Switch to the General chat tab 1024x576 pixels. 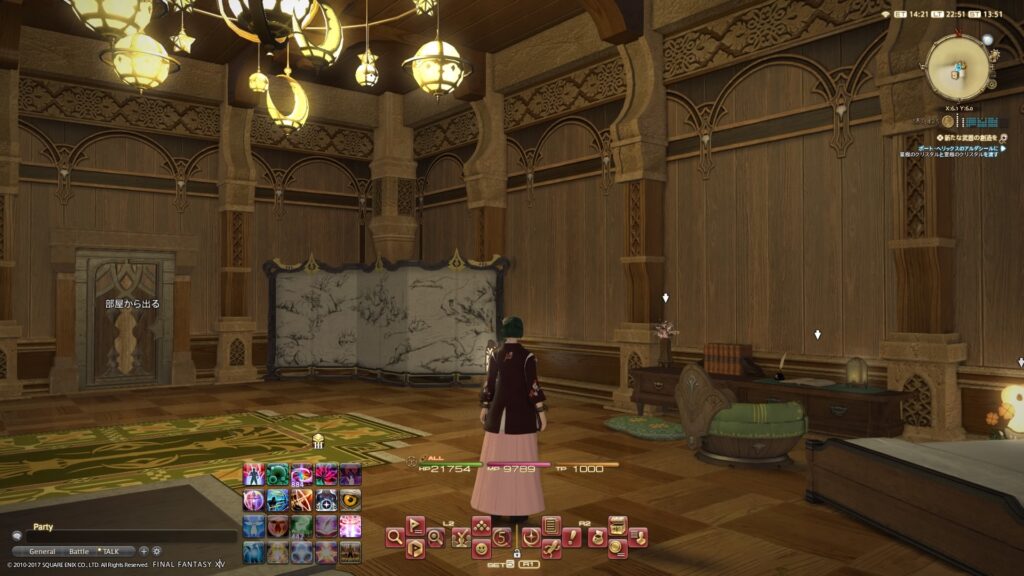coord(42,551)
